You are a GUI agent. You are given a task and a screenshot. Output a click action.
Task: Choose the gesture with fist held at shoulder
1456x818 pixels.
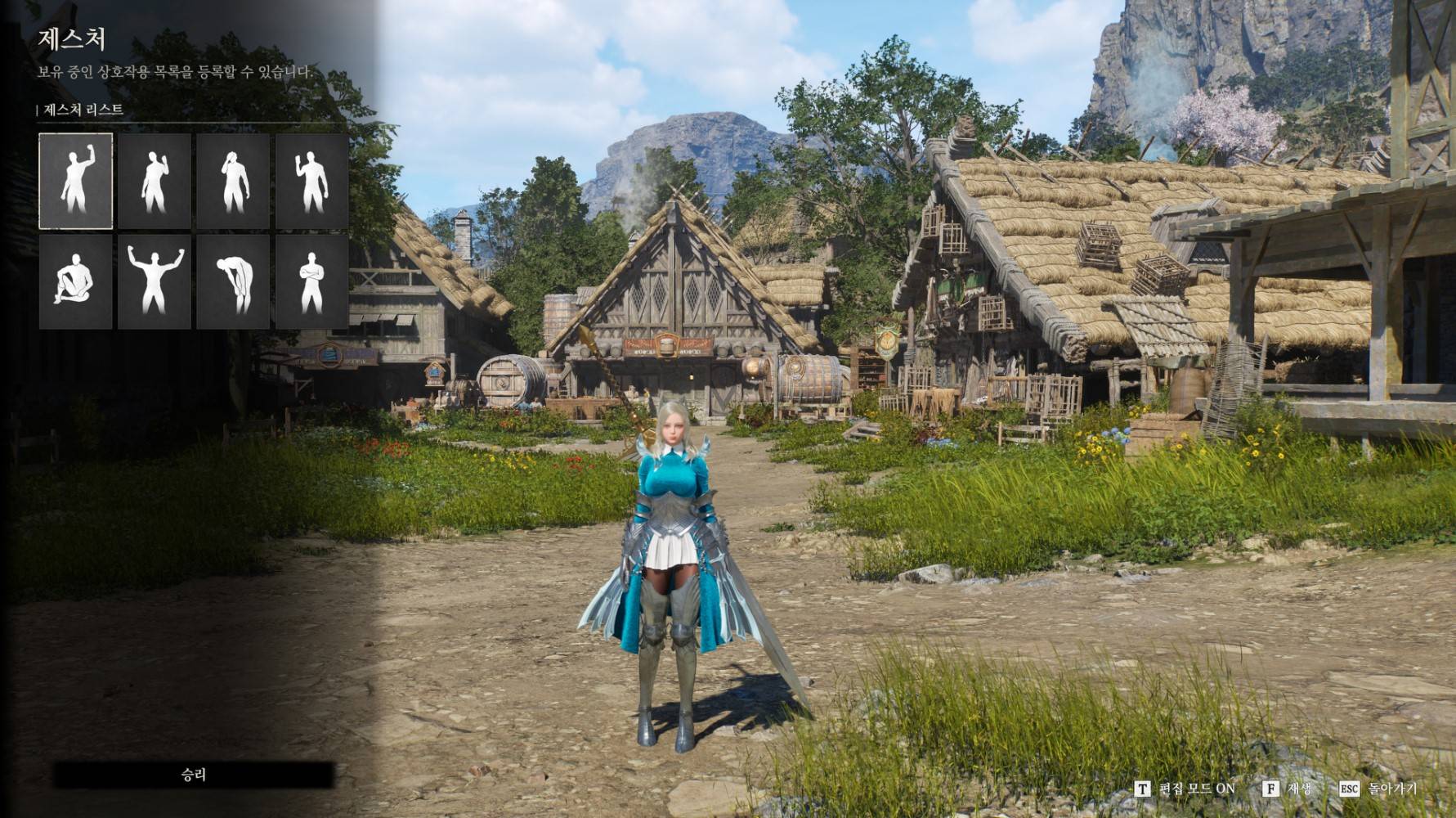(x=155, y=181)
